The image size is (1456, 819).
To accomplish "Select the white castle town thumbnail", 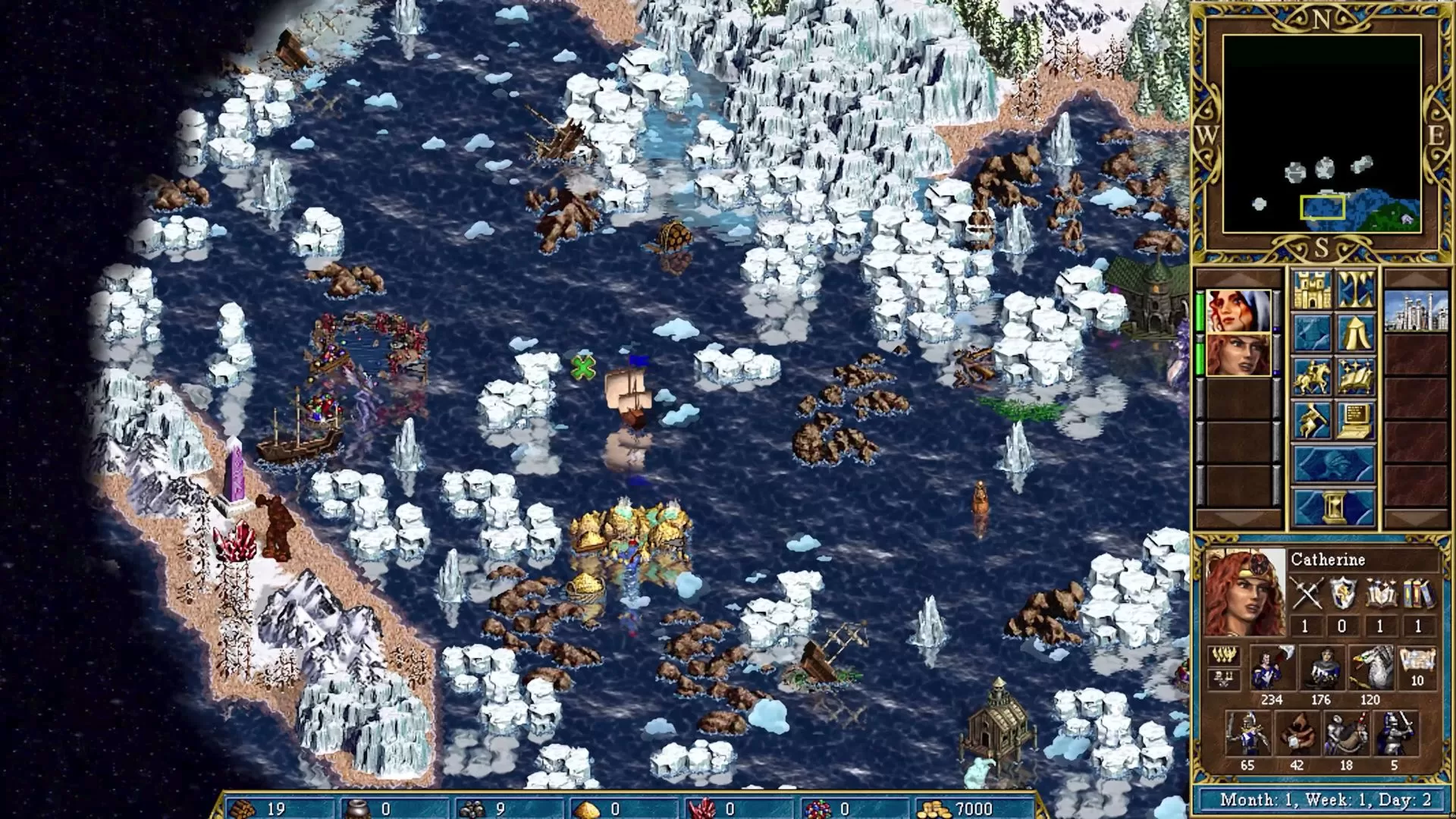I will pyautogui.click(x=1416, y=311).
